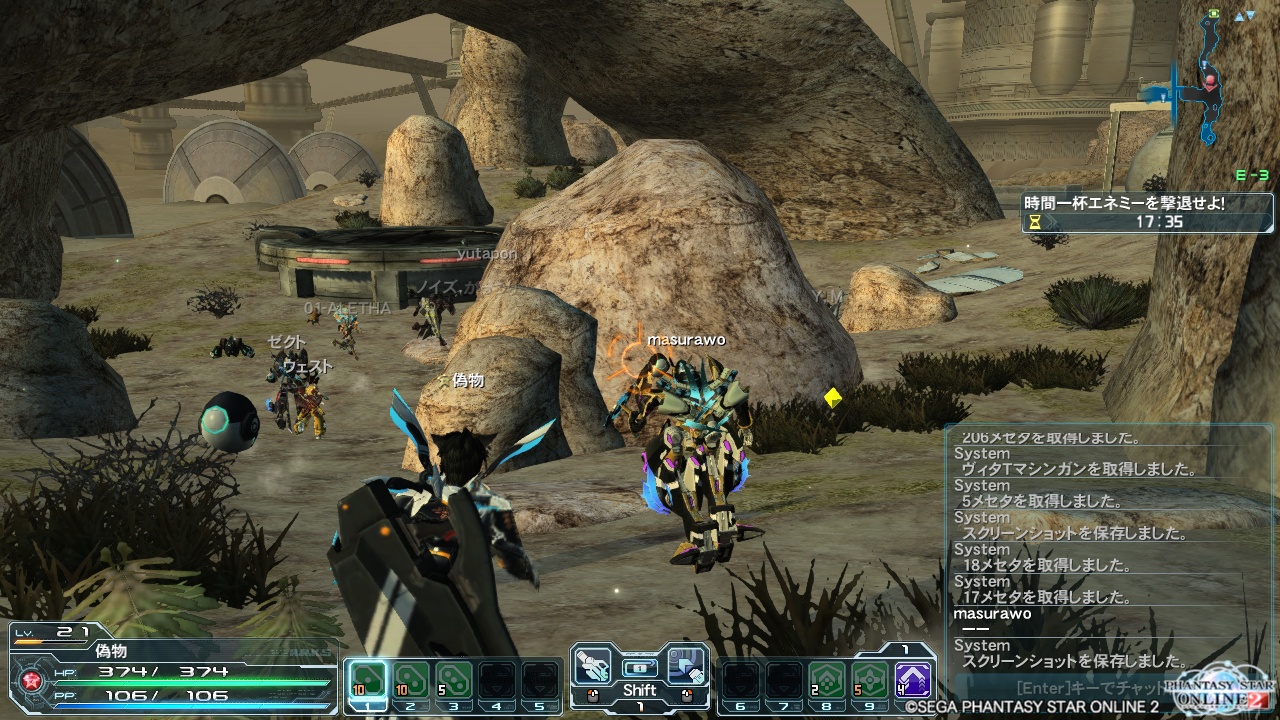
Task: Use the single-capsule Monomate in hotbar slot 1
Action: pyautogui.click(x=366, y=680)
